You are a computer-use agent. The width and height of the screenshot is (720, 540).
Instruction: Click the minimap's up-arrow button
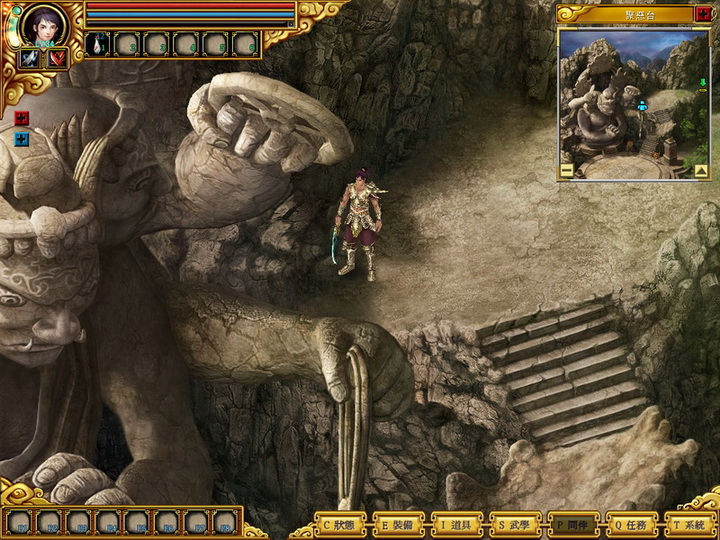[701, 170]
